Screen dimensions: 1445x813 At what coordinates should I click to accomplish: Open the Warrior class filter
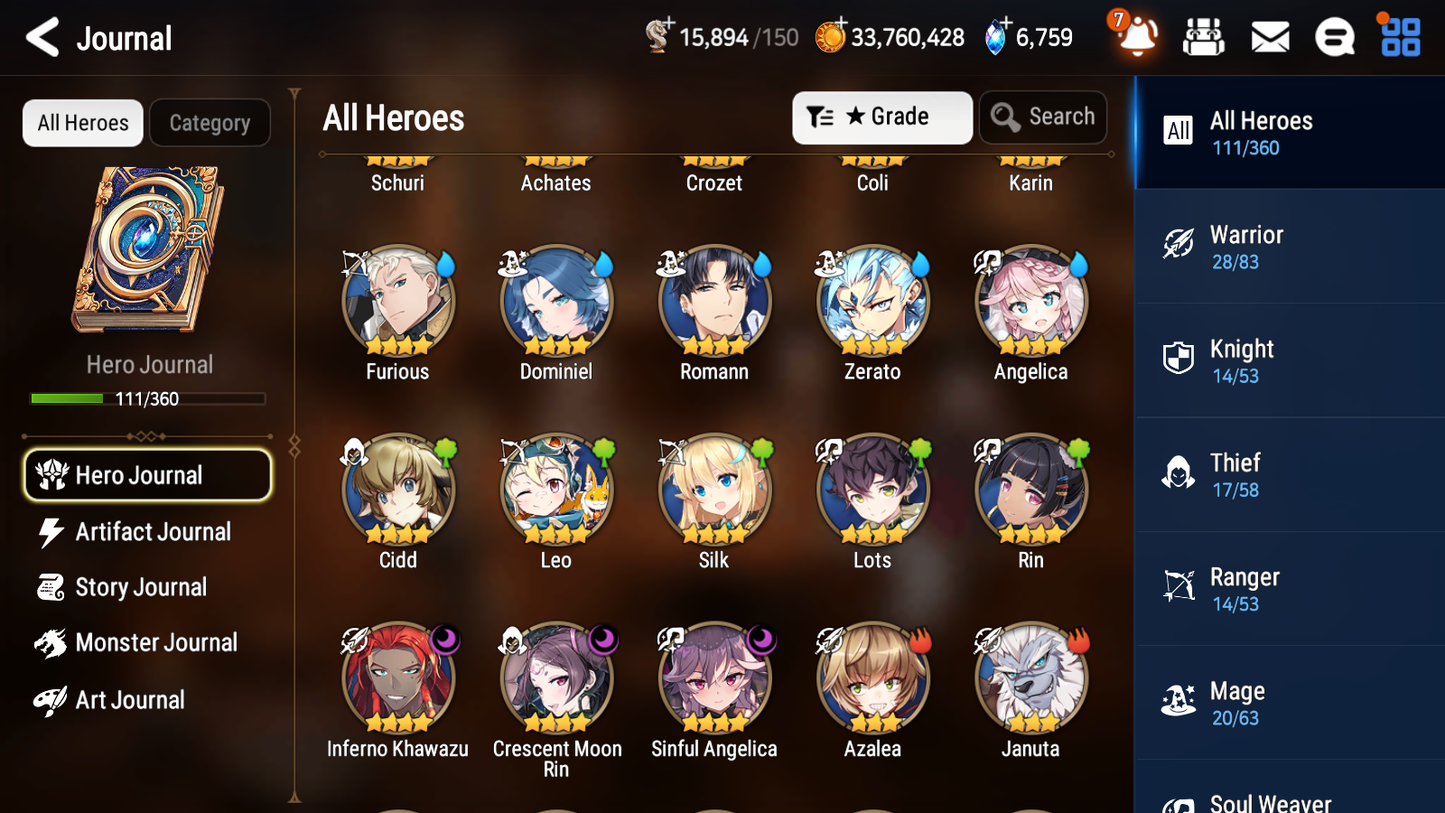coord(1289,246)
